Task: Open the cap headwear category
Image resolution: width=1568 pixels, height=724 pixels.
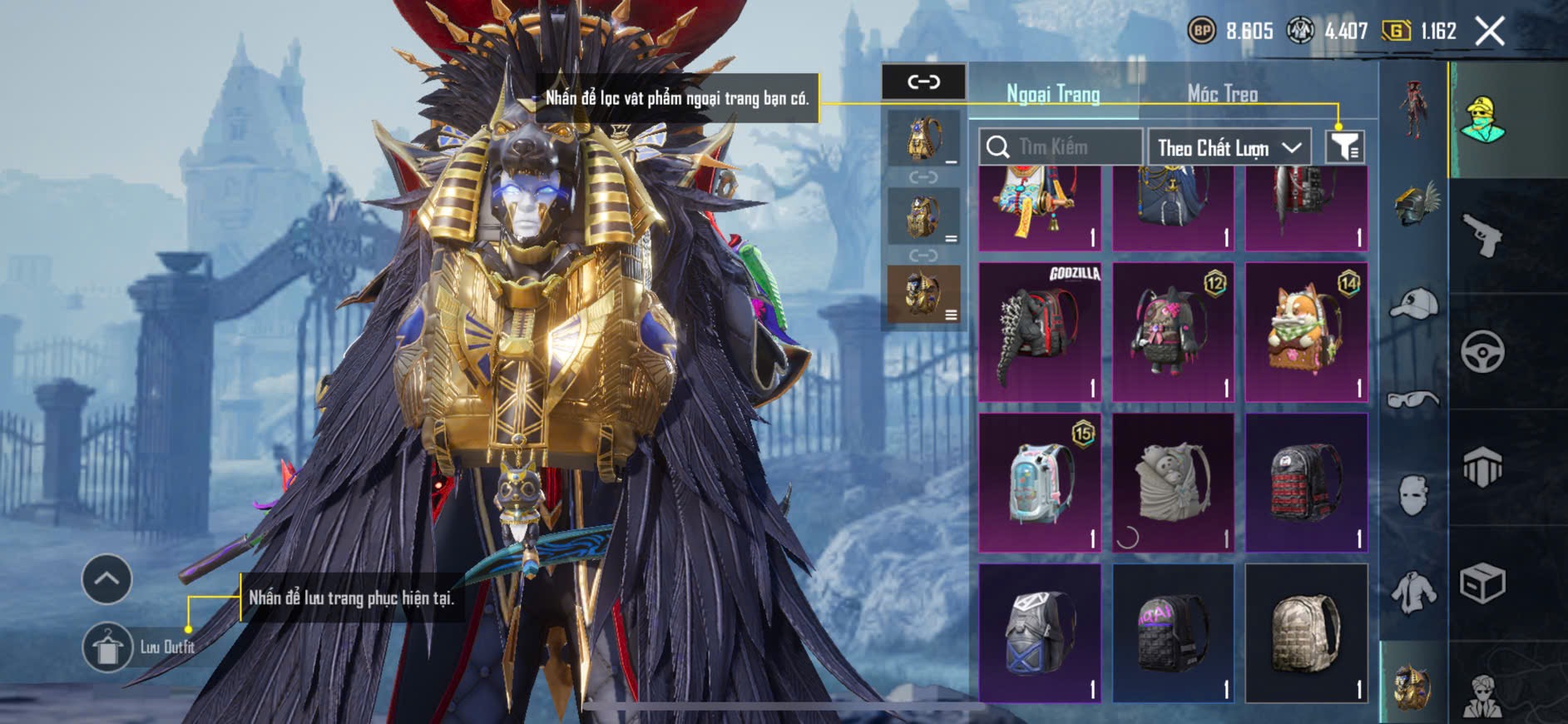Action: point(1414,304)
